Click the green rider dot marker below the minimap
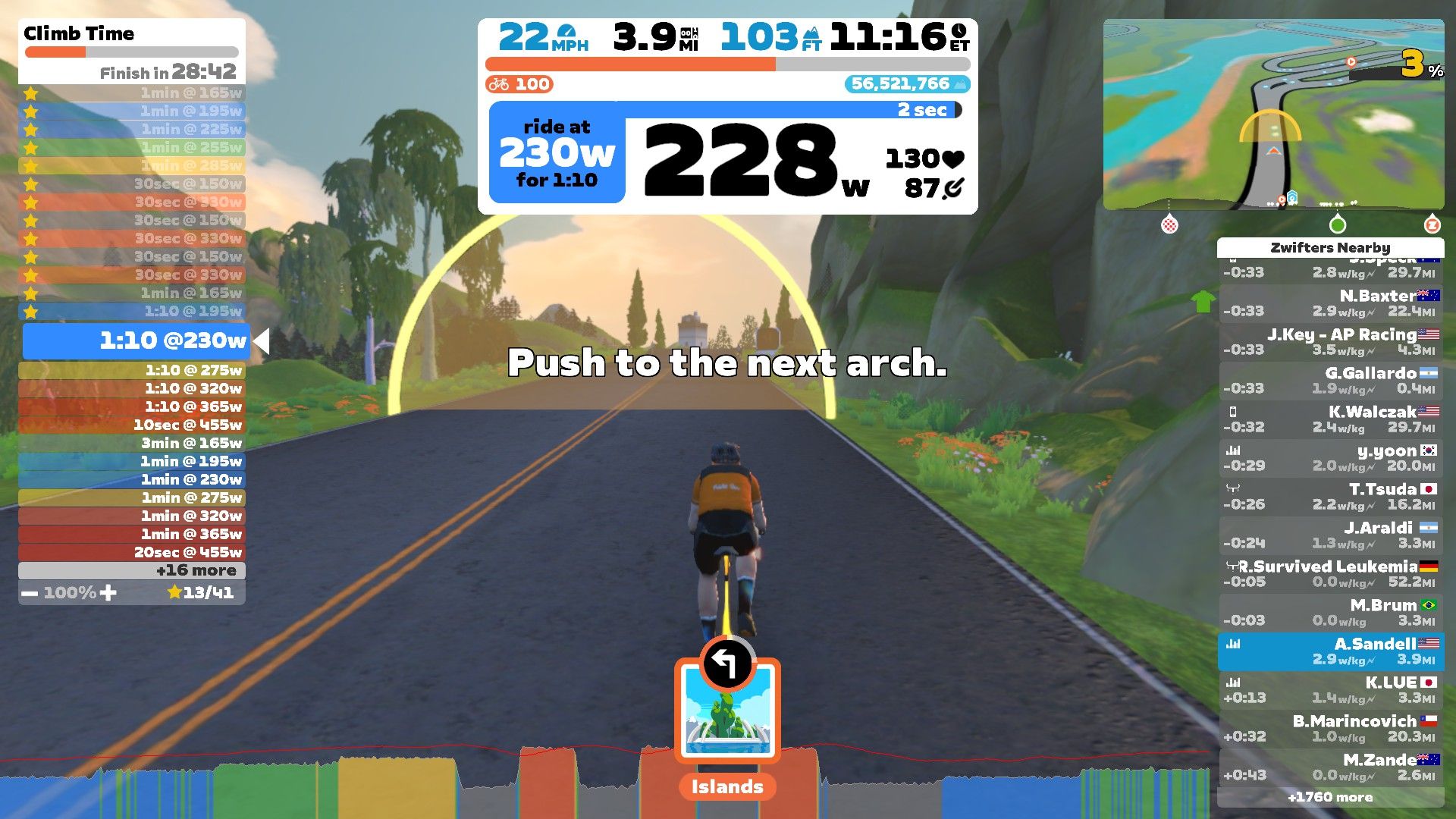Screen dimensions: 1456x819 (1336, 224)
